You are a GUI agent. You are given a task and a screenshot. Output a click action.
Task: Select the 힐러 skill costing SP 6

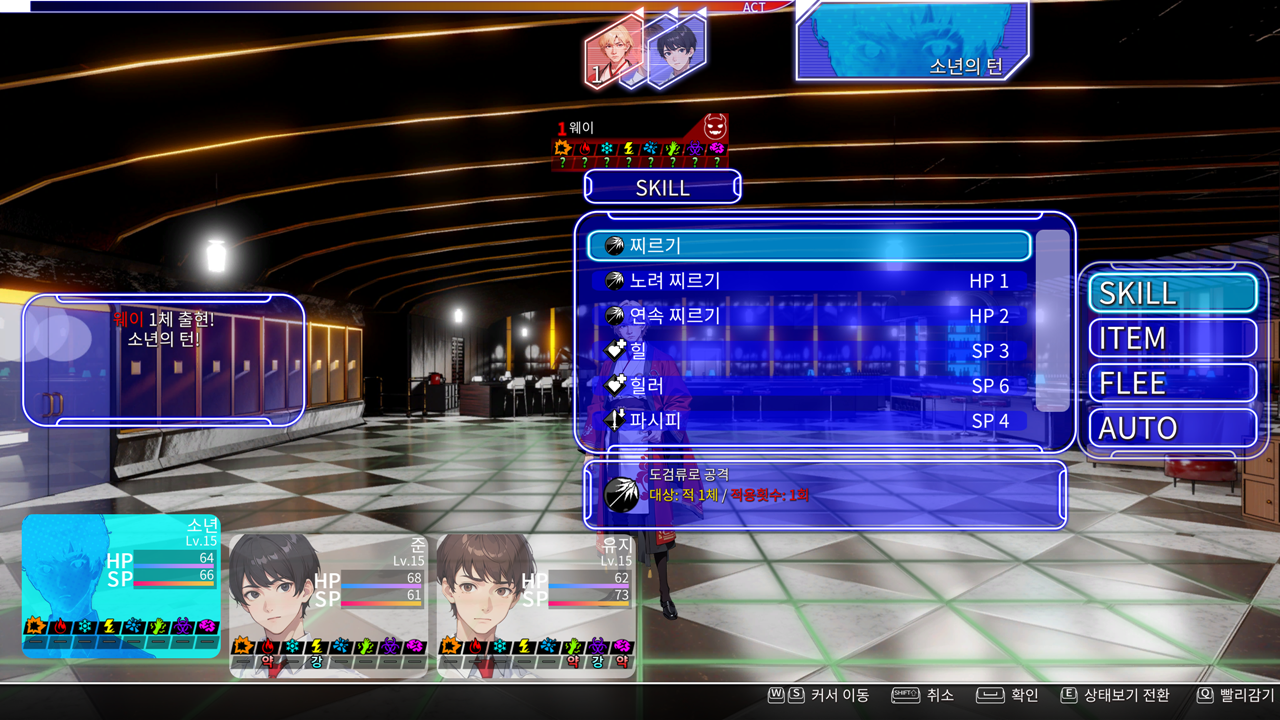point(808,386)
